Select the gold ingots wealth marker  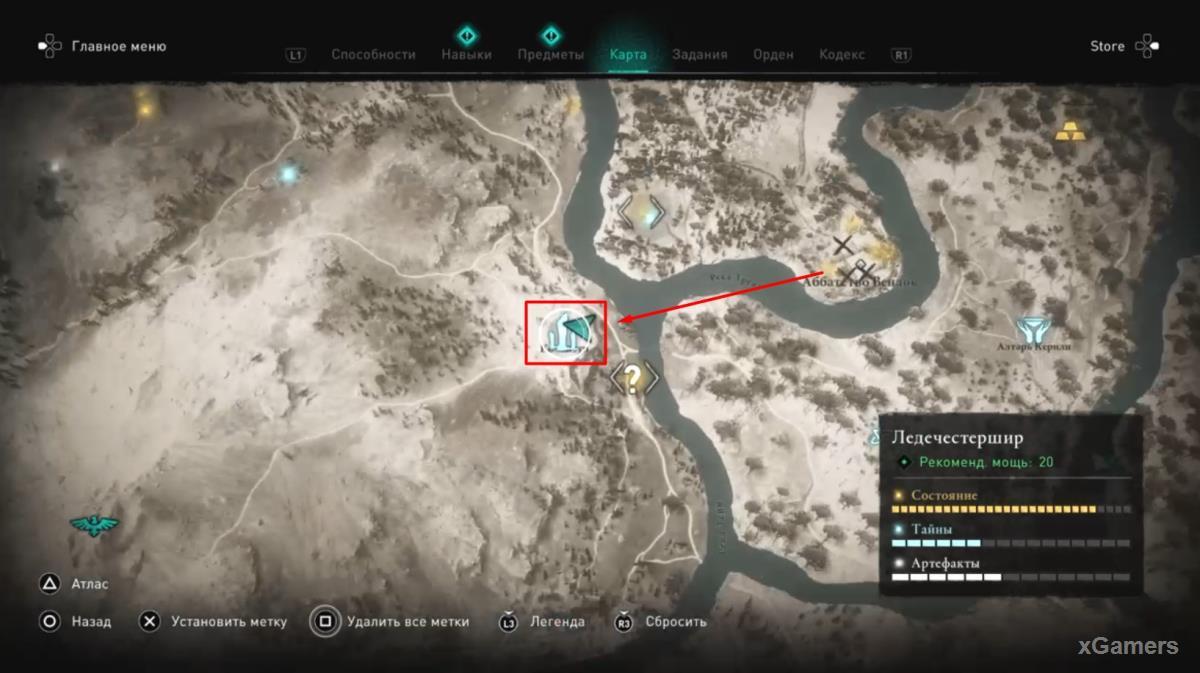[x=1069, y=130]
